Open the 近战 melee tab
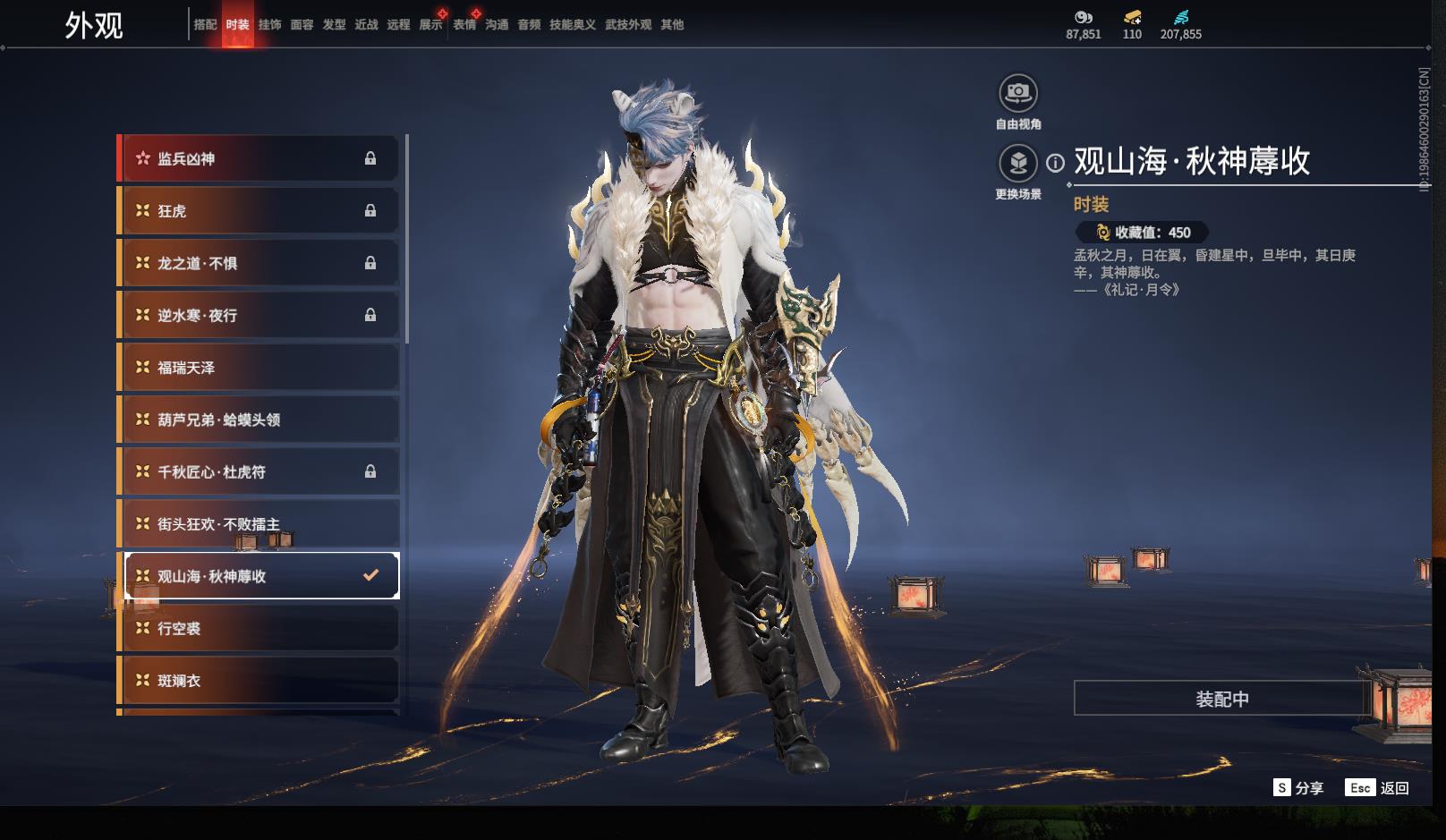Viewport: 1446px width, 840px height. click(x=366, y=25)
